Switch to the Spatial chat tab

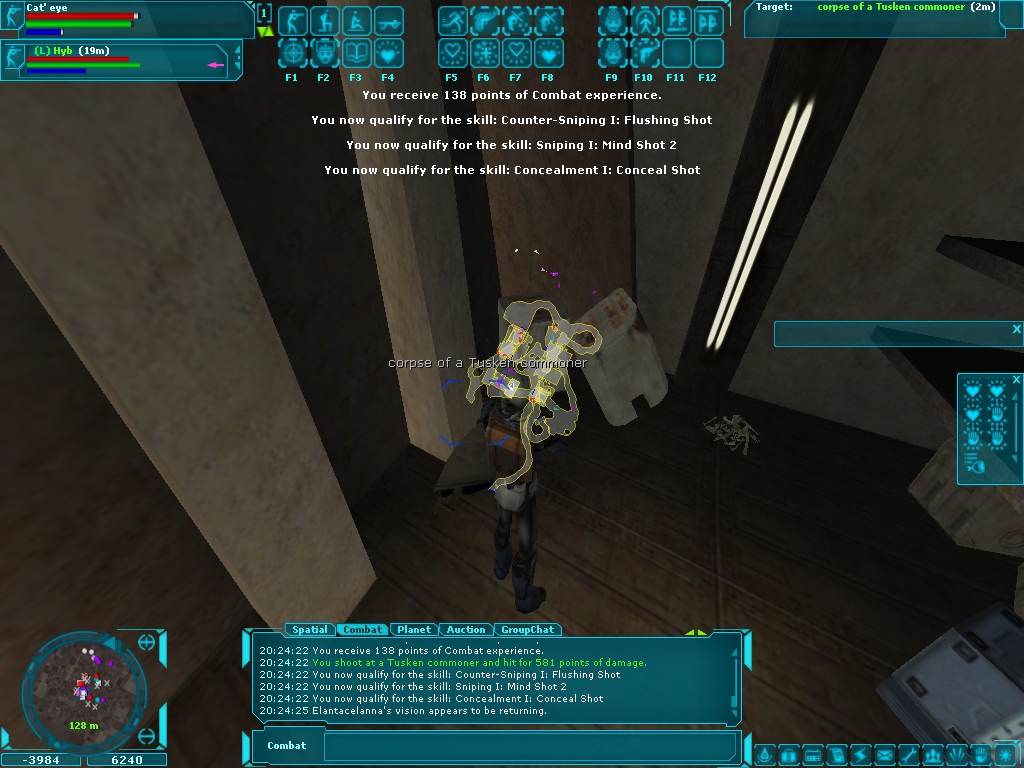309,630
